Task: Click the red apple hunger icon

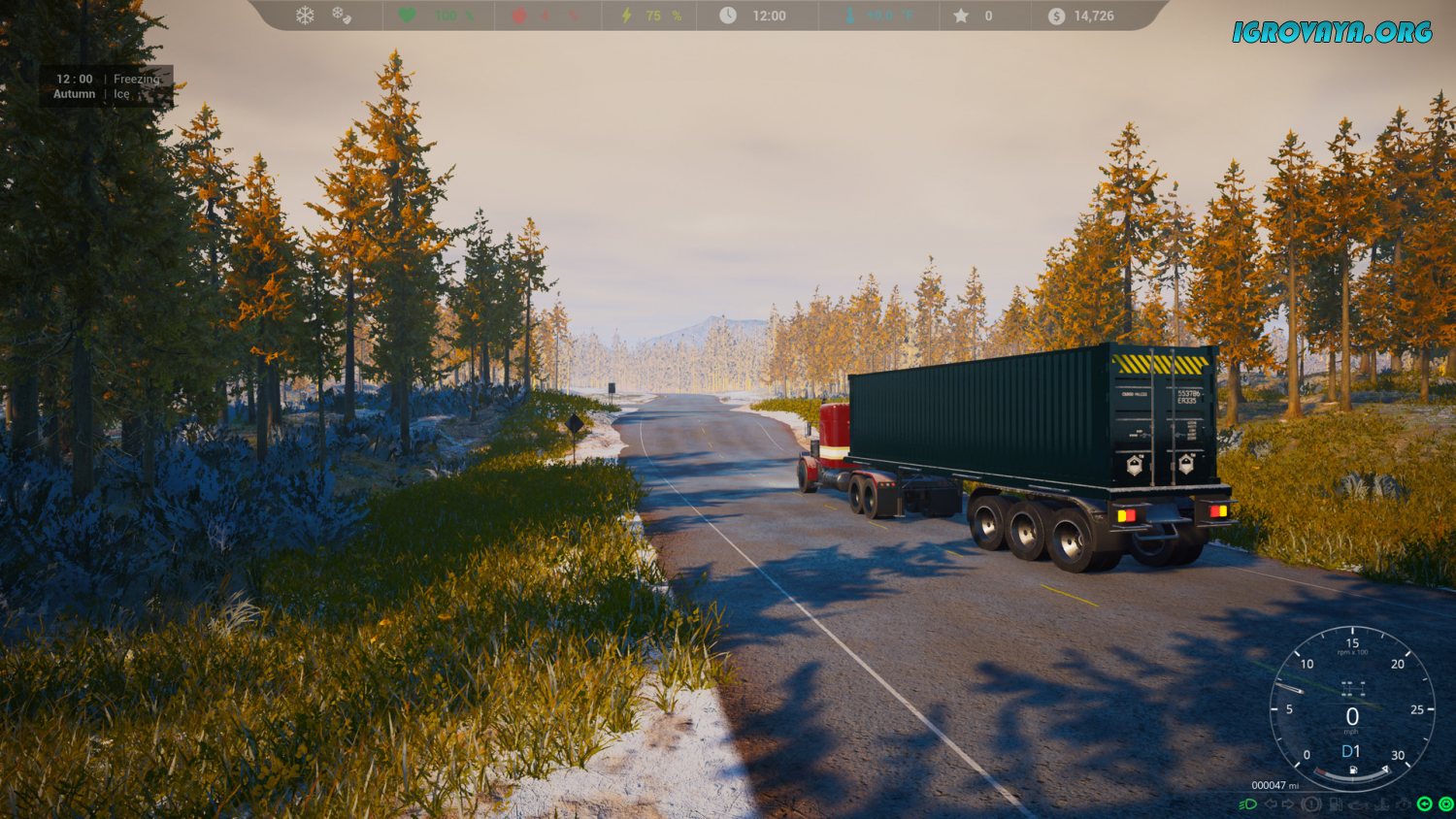Action: pyautogui.click(x=519, y=16)
